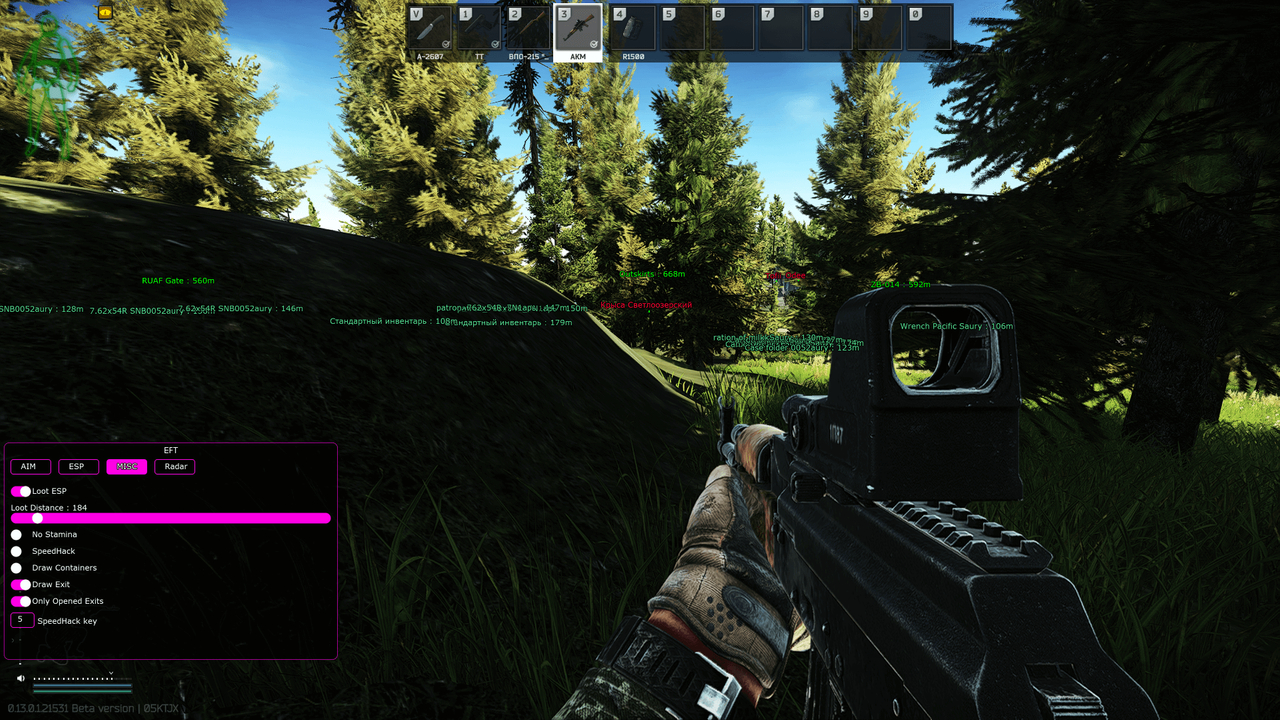Click the empty quickslot 5
The height and width of the screenshot is (720, 1280).
click(x=680, y=27)
